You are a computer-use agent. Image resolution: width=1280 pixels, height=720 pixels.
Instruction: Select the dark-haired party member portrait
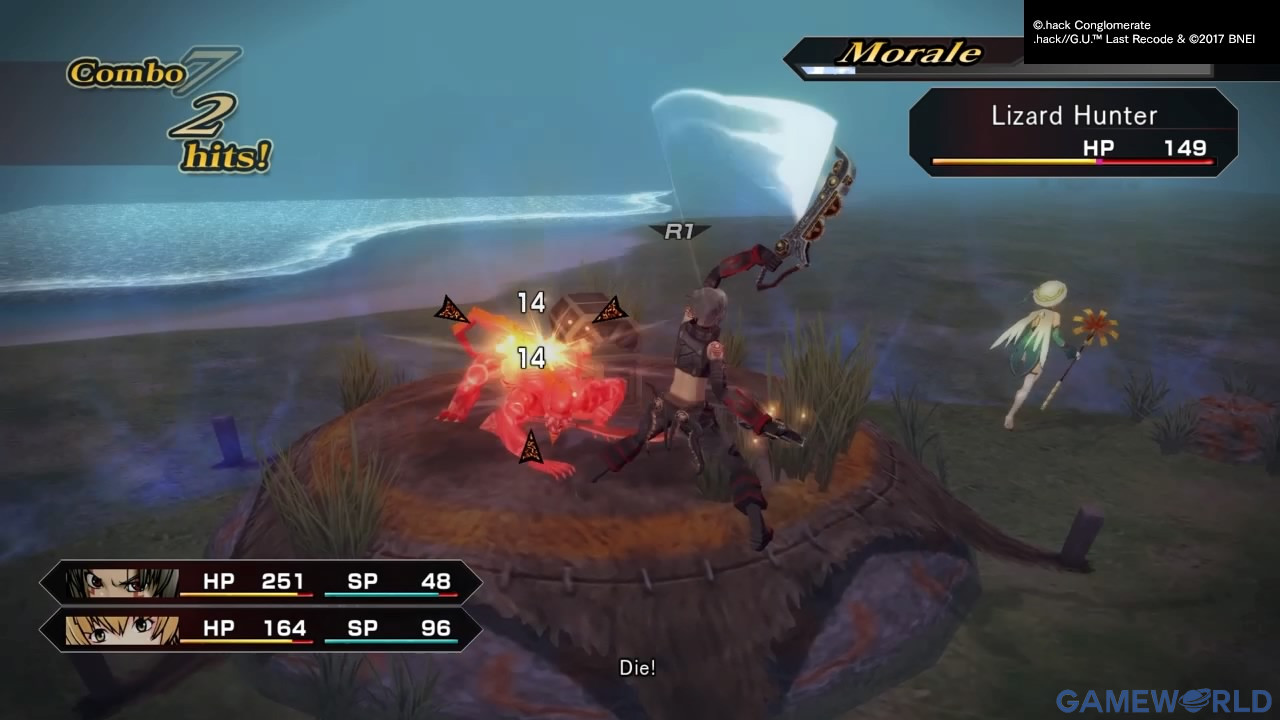122,582
